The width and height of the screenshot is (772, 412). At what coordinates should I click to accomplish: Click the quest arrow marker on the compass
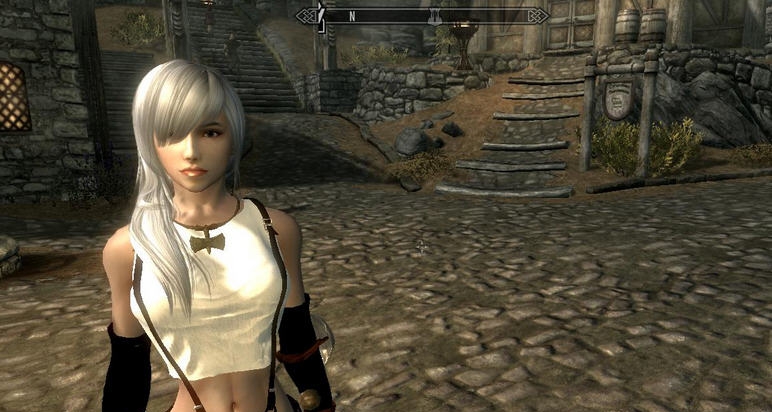coord(322,15)
